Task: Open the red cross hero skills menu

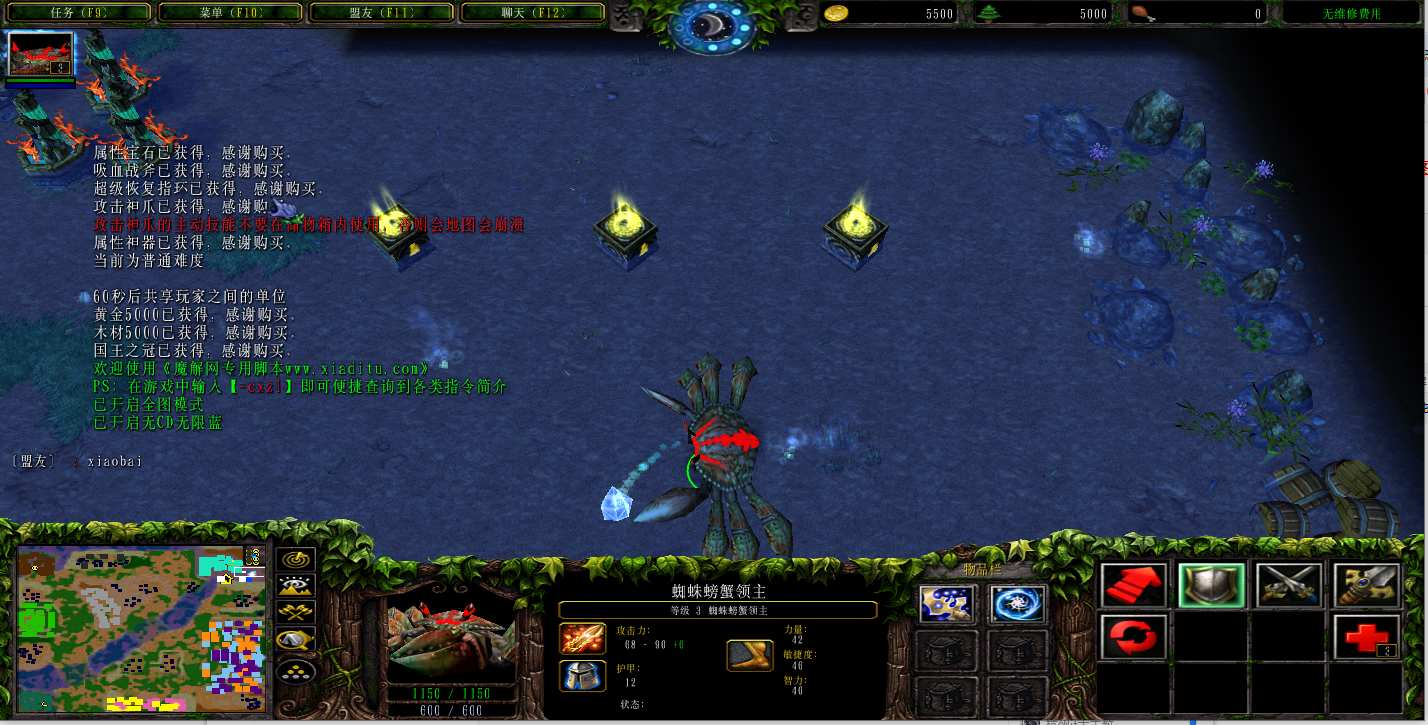Action: pos(1366,637)
